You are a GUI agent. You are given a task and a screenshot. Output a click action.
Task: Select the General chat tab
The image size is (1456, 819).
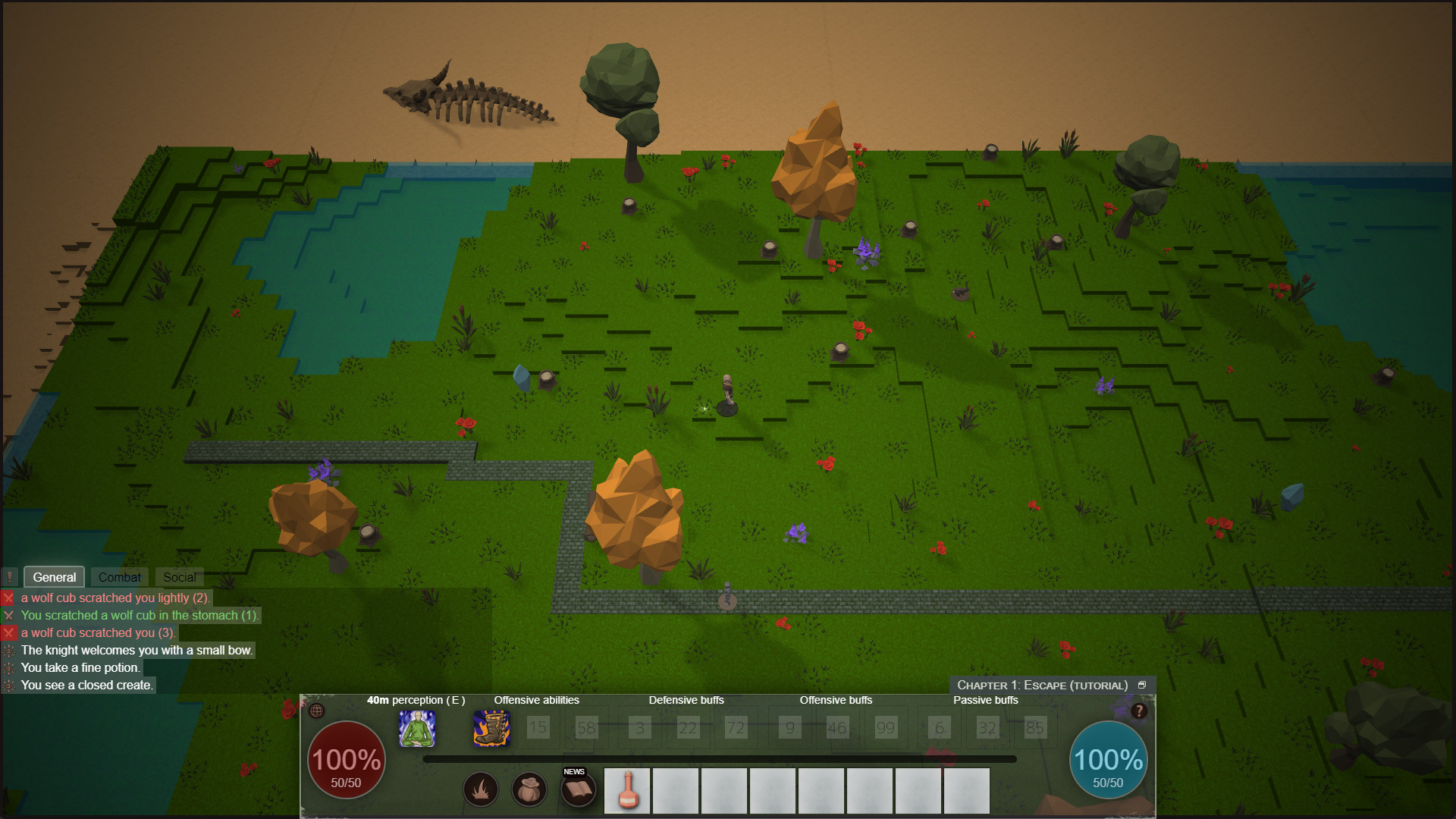[54, 577]
